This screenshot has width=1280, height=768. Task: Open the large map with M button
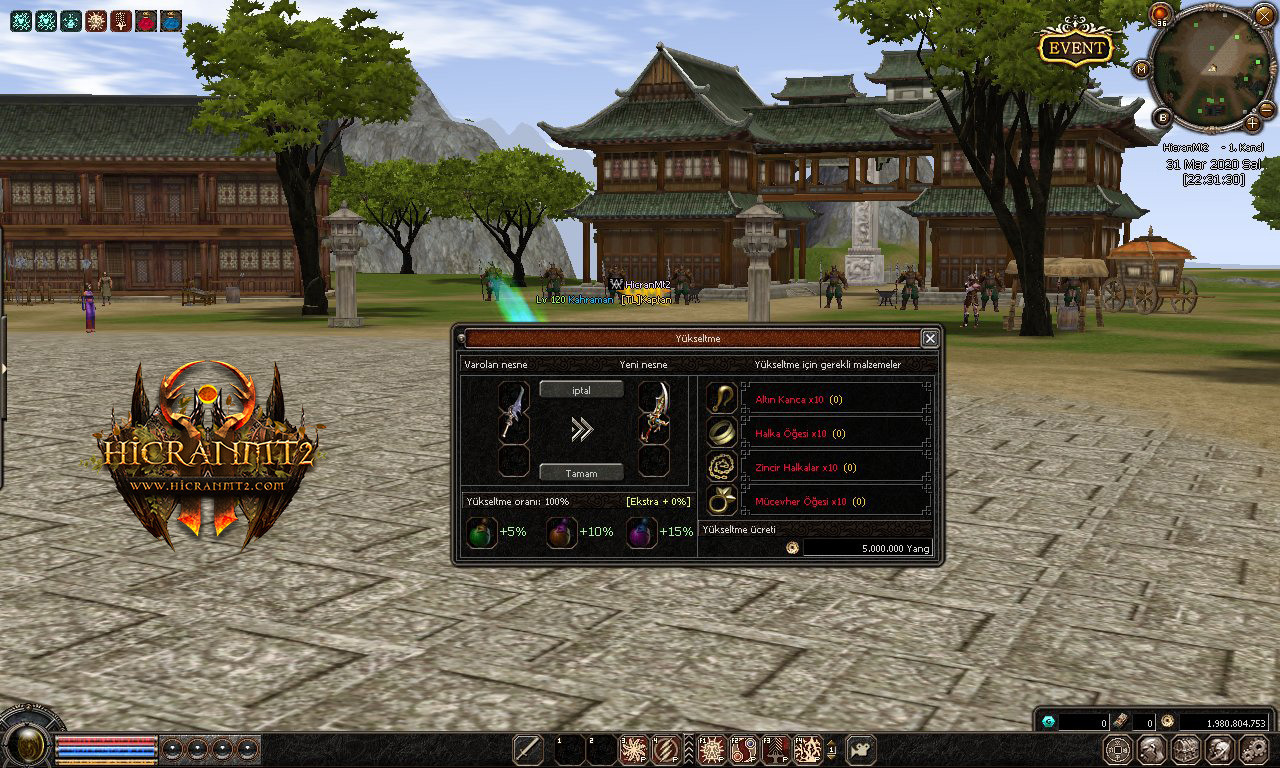(1141, 69)
